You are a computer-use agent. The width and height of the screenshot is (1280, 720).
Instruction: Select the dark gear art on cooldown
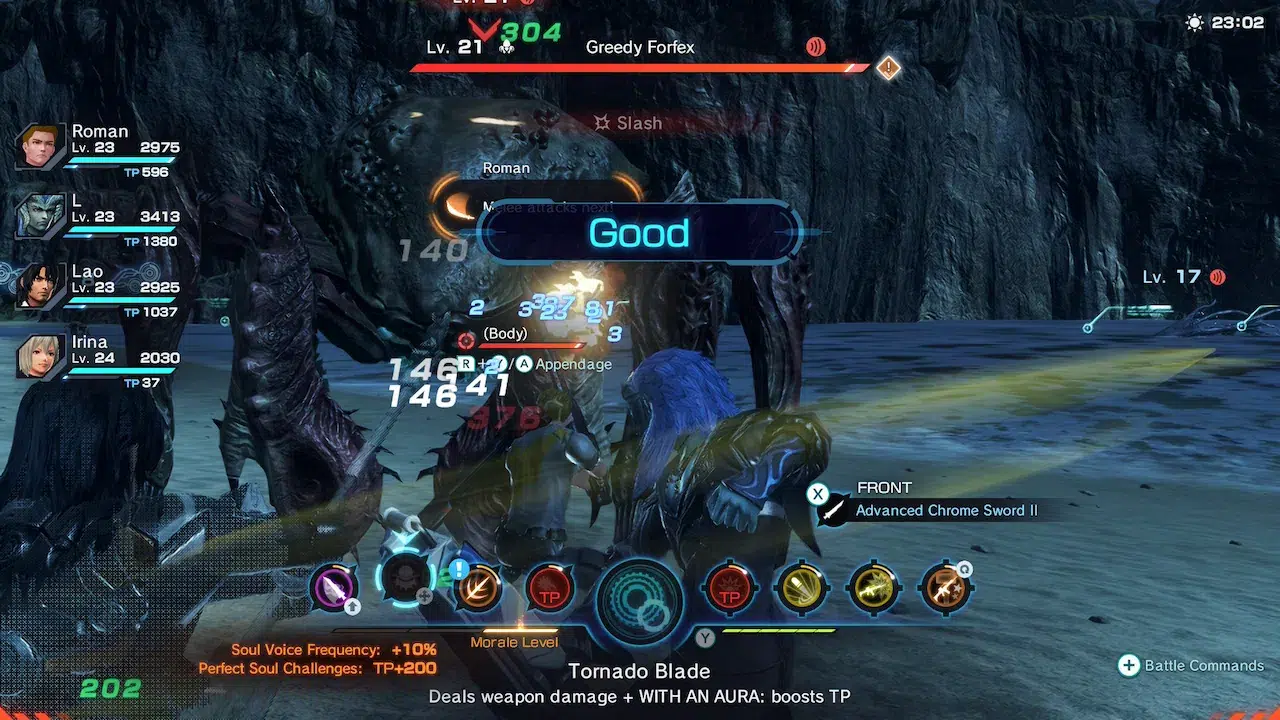(x=406, y=582)
